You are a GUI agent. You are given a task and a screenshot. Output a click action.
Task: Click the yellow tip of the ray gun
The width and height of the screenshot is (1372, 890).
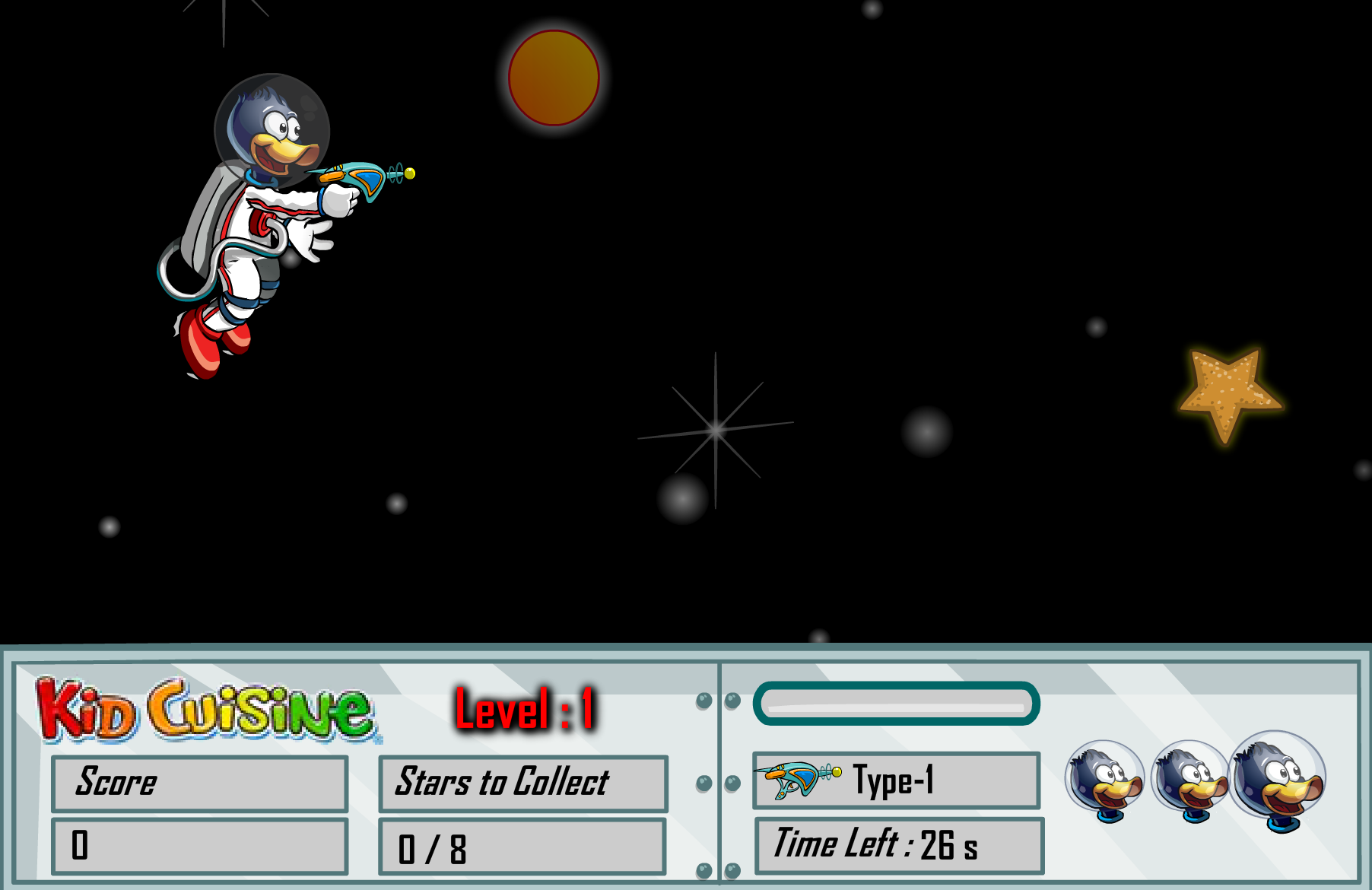coord(408,173)
